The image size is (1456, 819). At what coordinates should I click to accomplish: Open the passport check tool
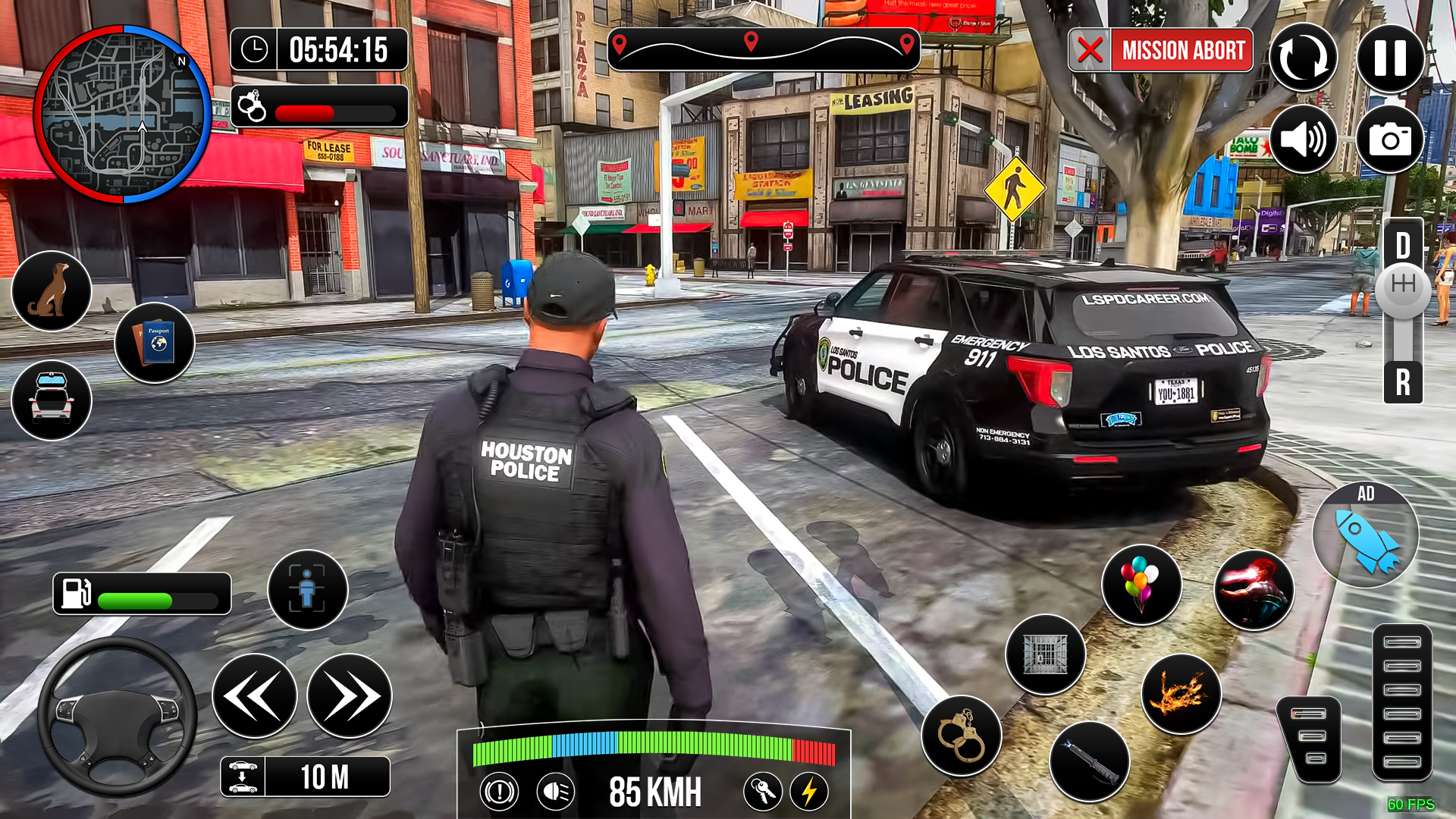pos(155,343)
